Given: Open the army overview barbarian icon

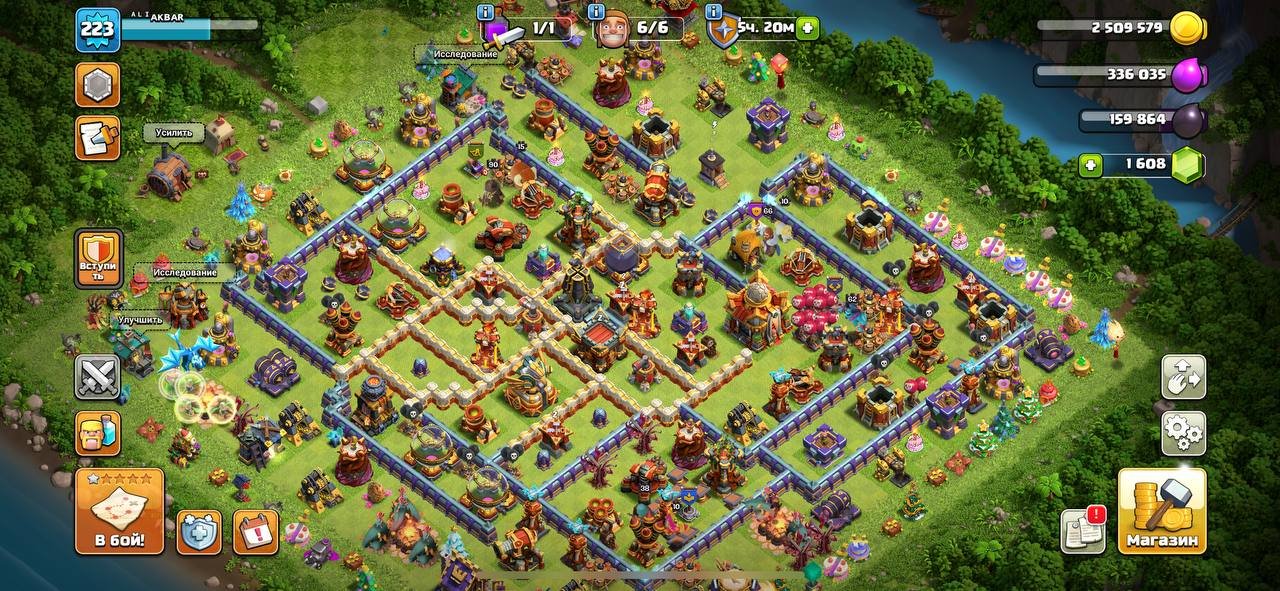Looking at the screenshot, I should tap(98, 433).
